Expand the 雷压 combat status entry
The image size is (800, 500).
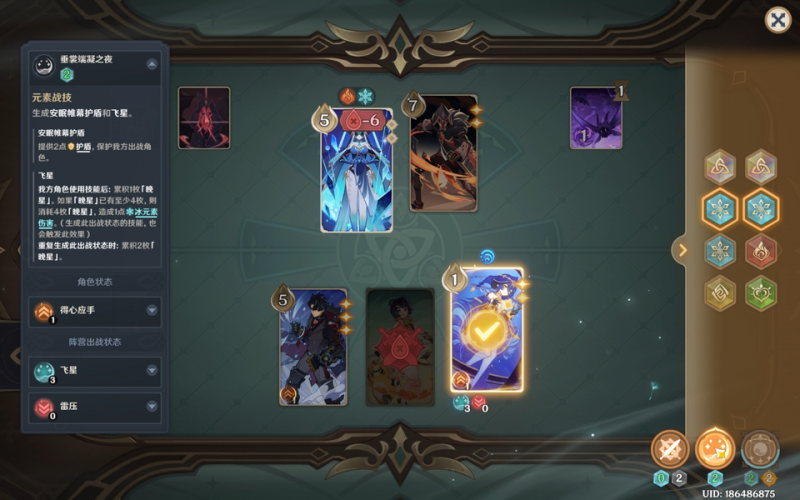click(152, 406)
